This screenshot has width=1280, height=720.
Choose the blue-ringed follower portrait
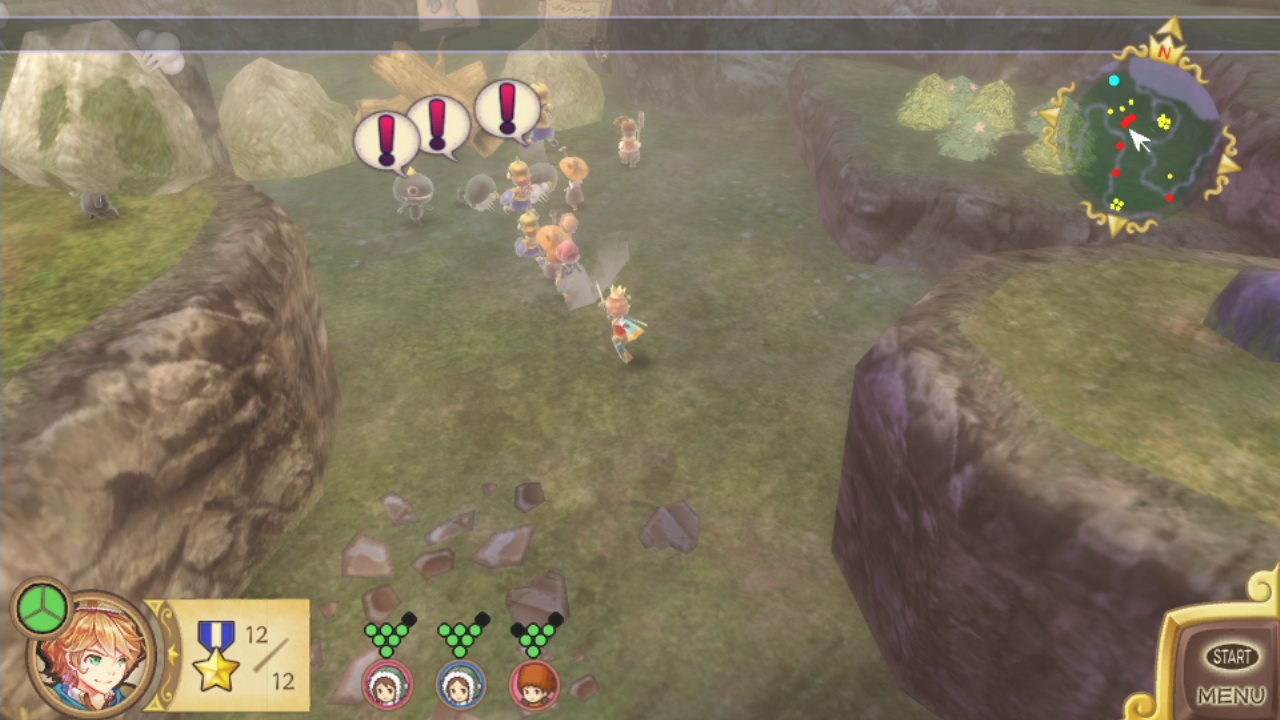pos(460,685)
